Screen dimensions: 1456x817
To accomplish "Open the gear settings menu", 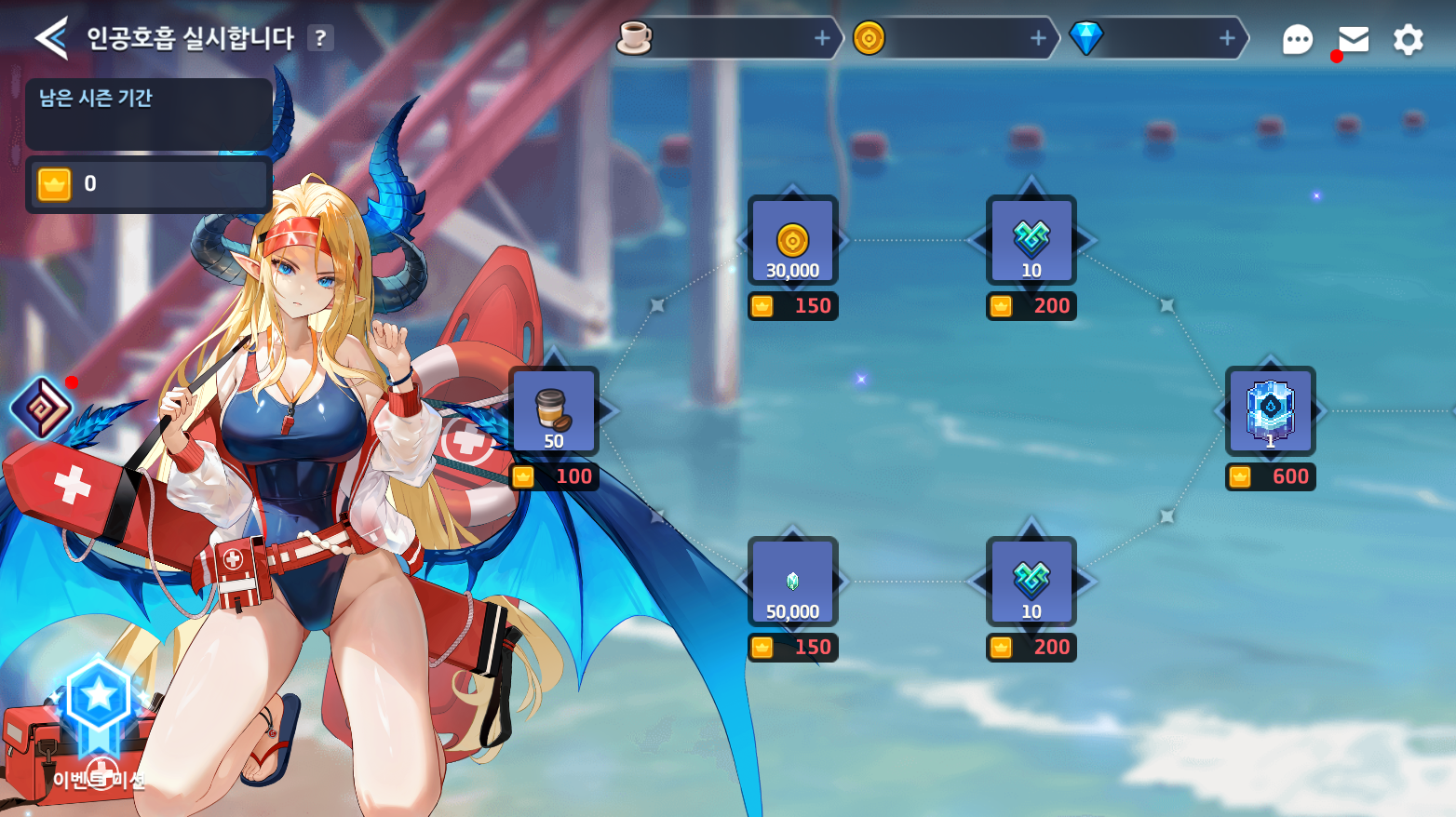I will (1408, 39).
